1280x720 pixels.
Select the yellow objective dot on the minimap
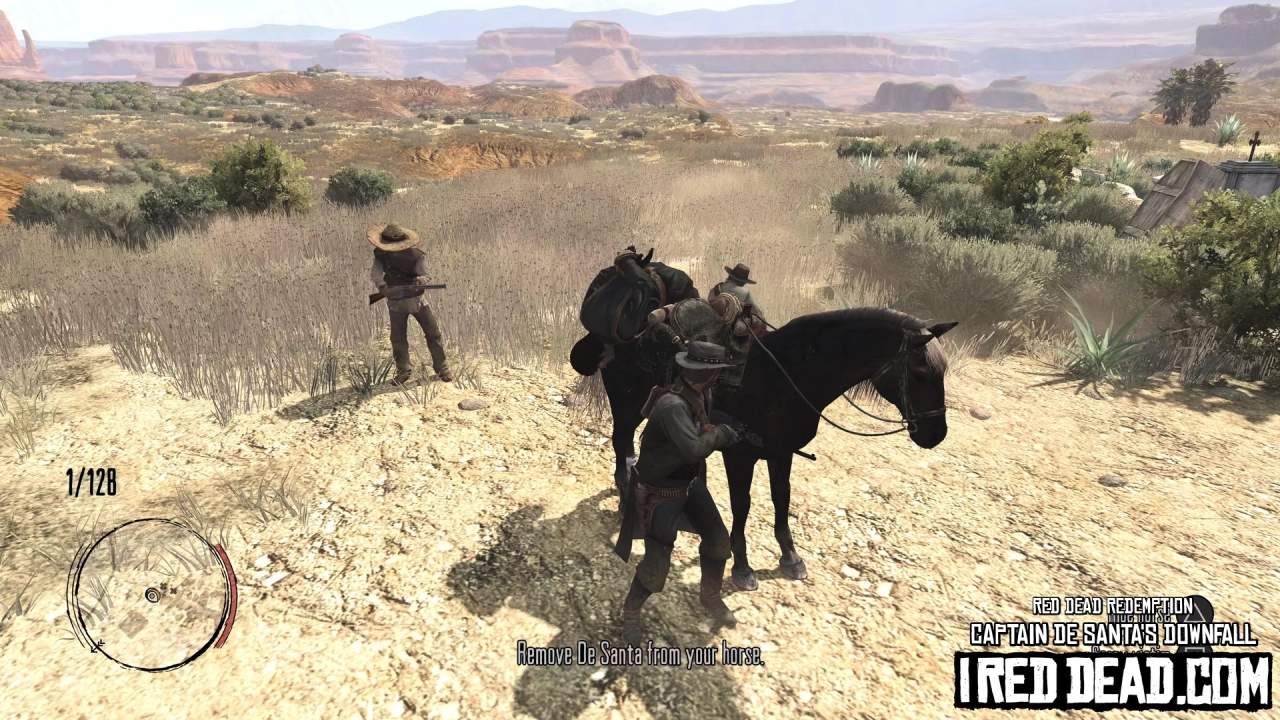coord(153,594)
